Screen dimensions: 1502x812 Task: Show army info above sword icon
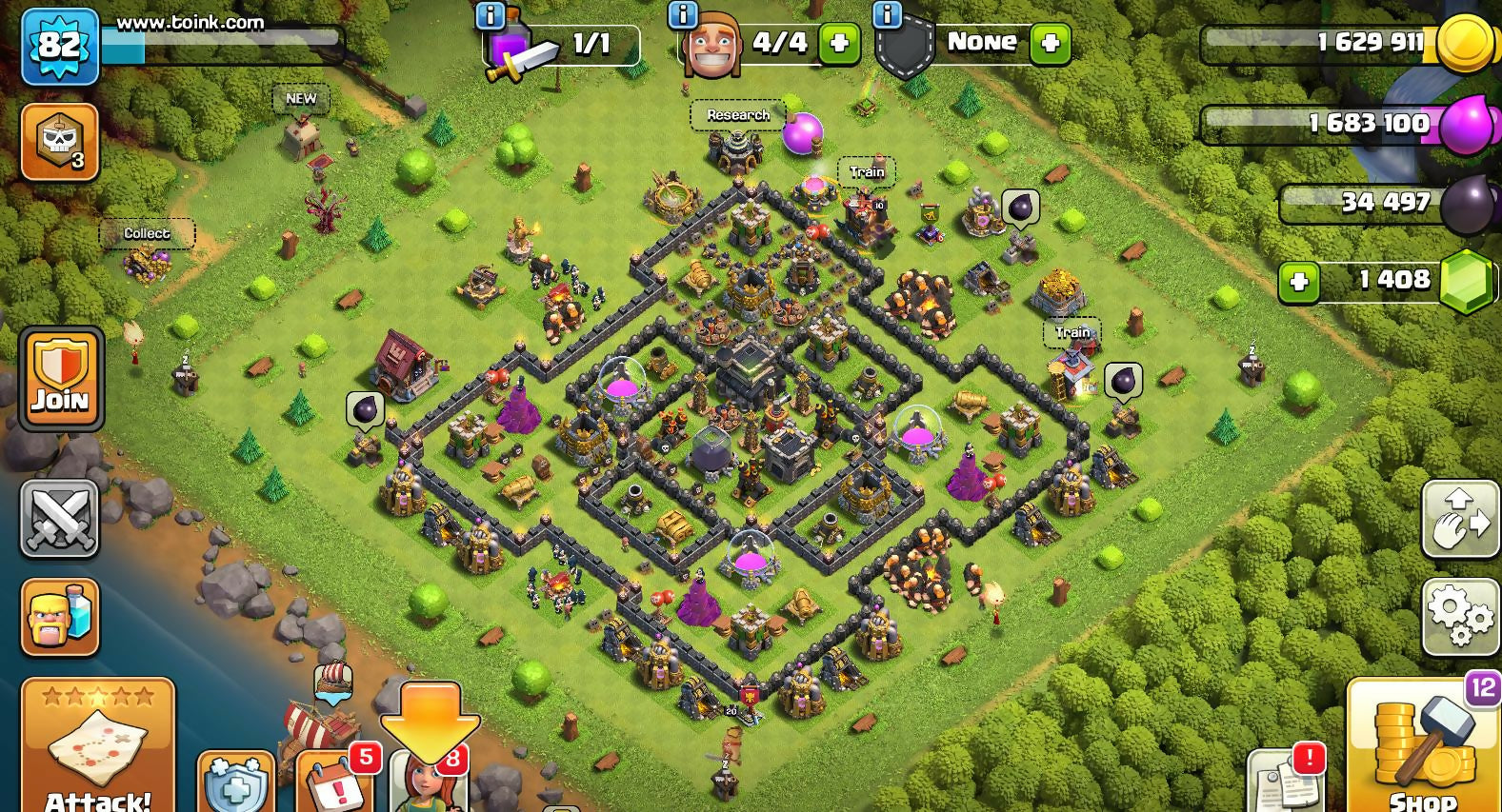[490, 15]
